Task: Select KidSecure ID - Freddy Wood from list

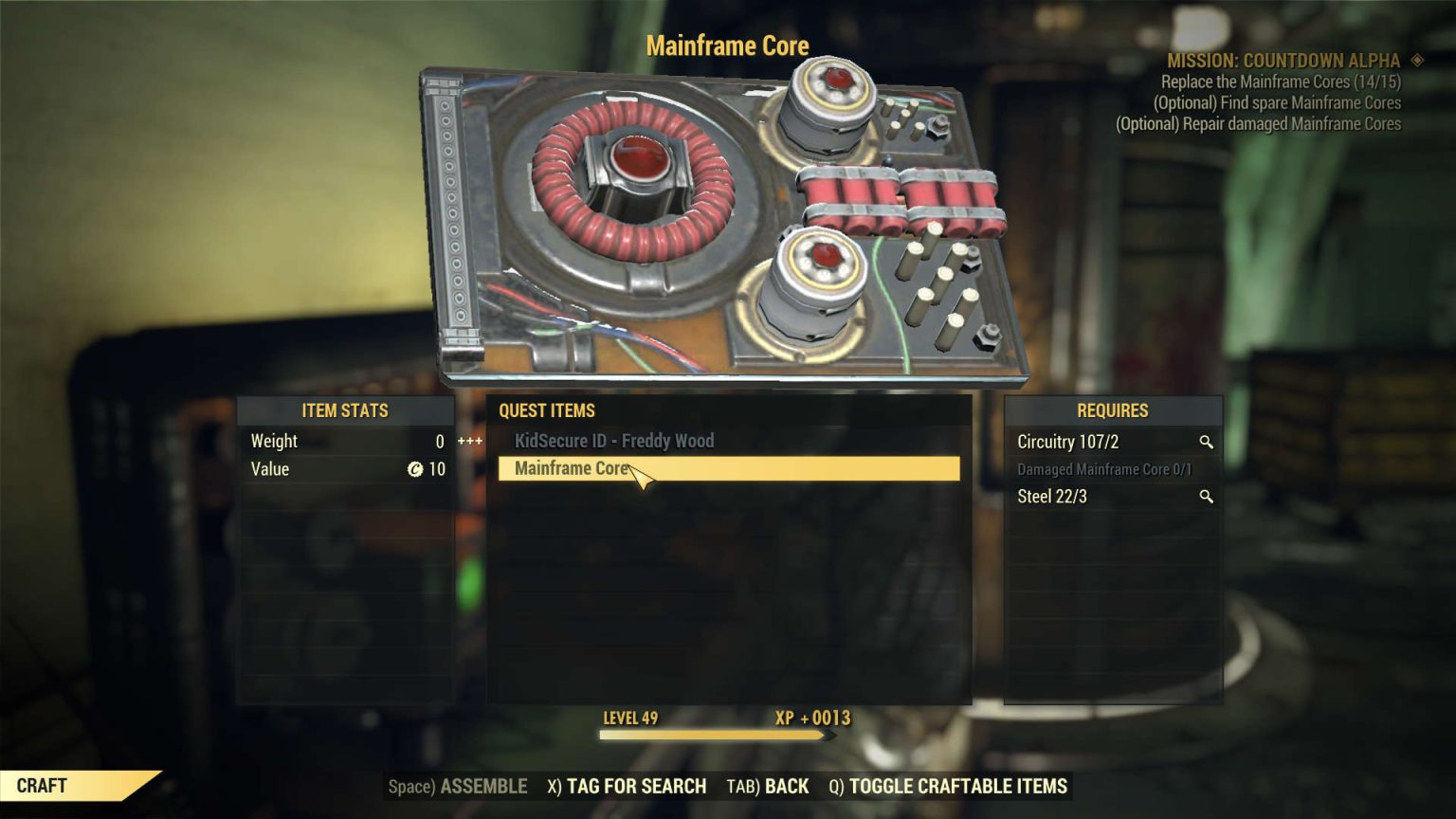Action: pyautogui.click(x=611, y=441)
